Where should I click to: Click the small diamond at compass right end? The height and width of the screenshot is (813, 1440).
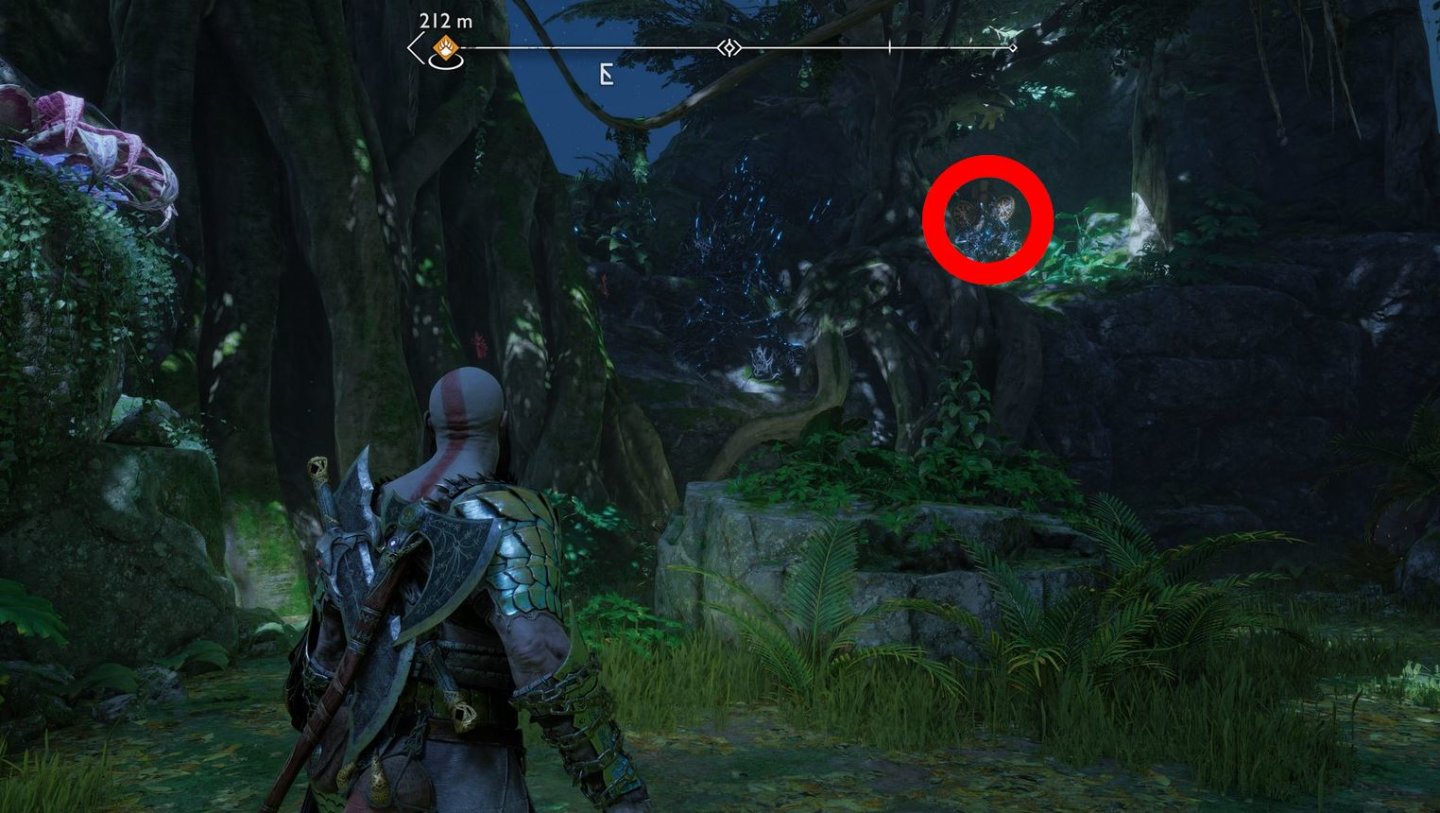(1013, 46)
